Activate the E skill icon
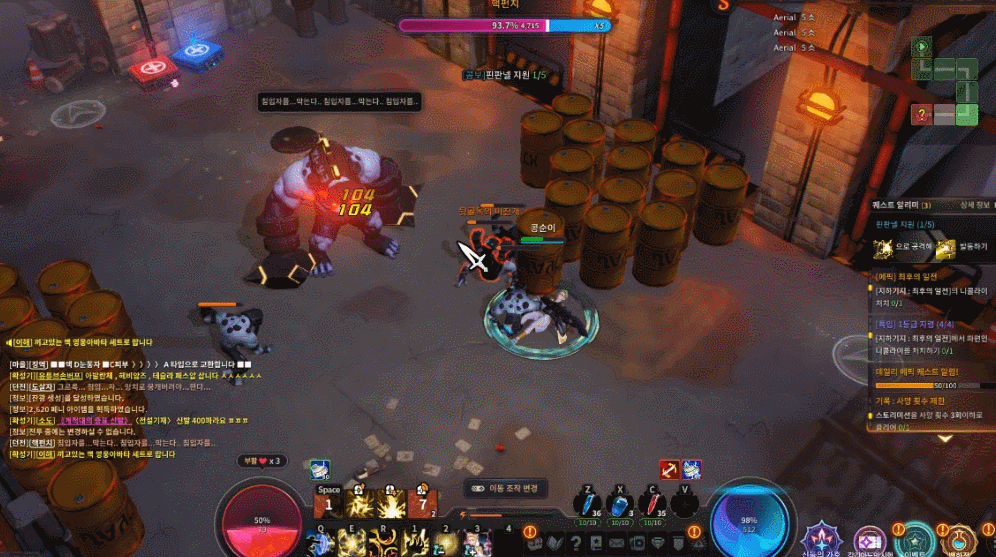Screen dimensions: 996x557 click(353, 542)
